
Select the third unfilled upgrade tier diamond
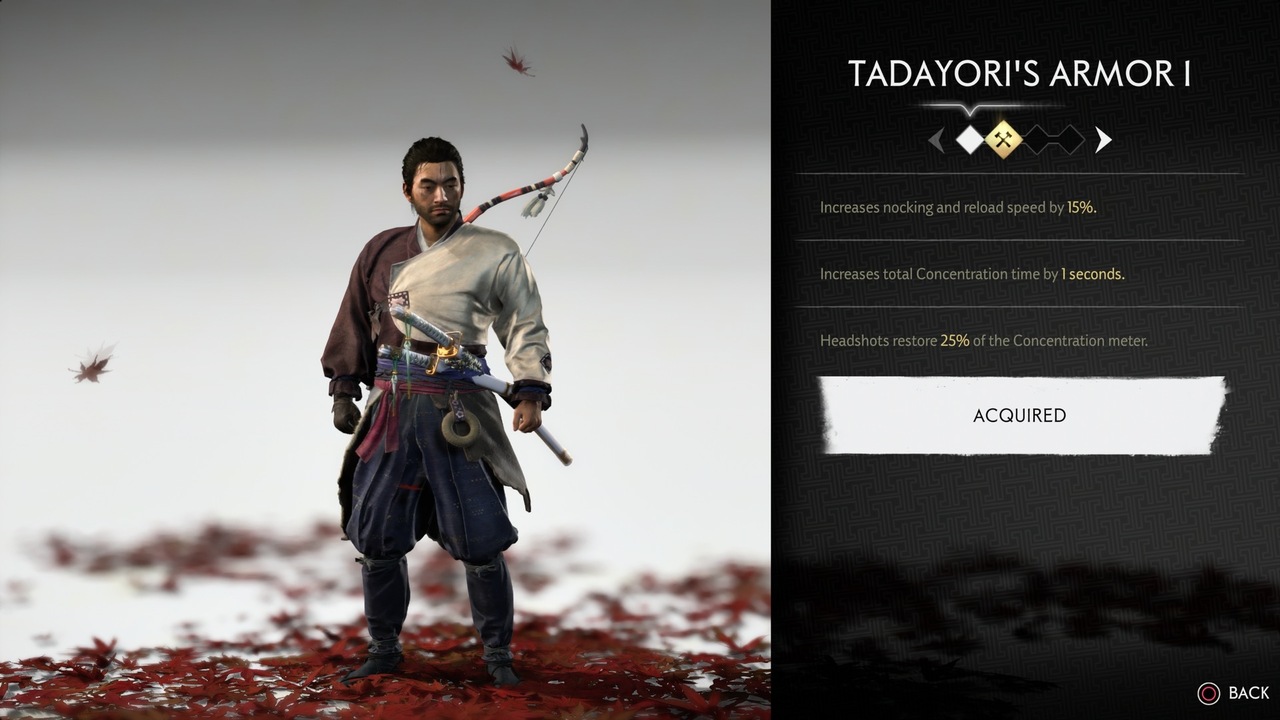point(1038,139)
